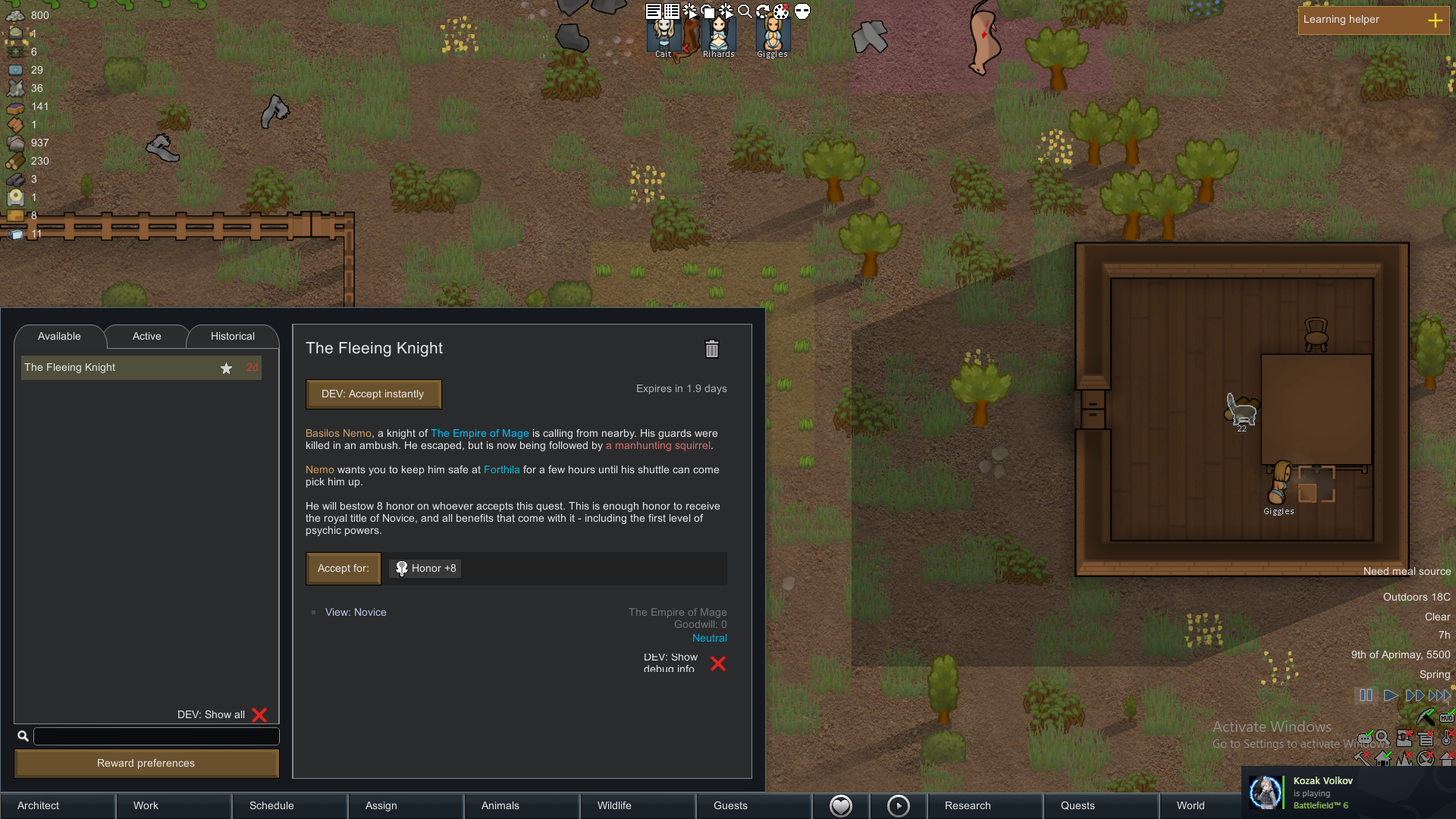Screen dimensions: 1456x819
Task: Toggle DEV: Show all quests
Action: pyautogui.click(x=259, y=715)
